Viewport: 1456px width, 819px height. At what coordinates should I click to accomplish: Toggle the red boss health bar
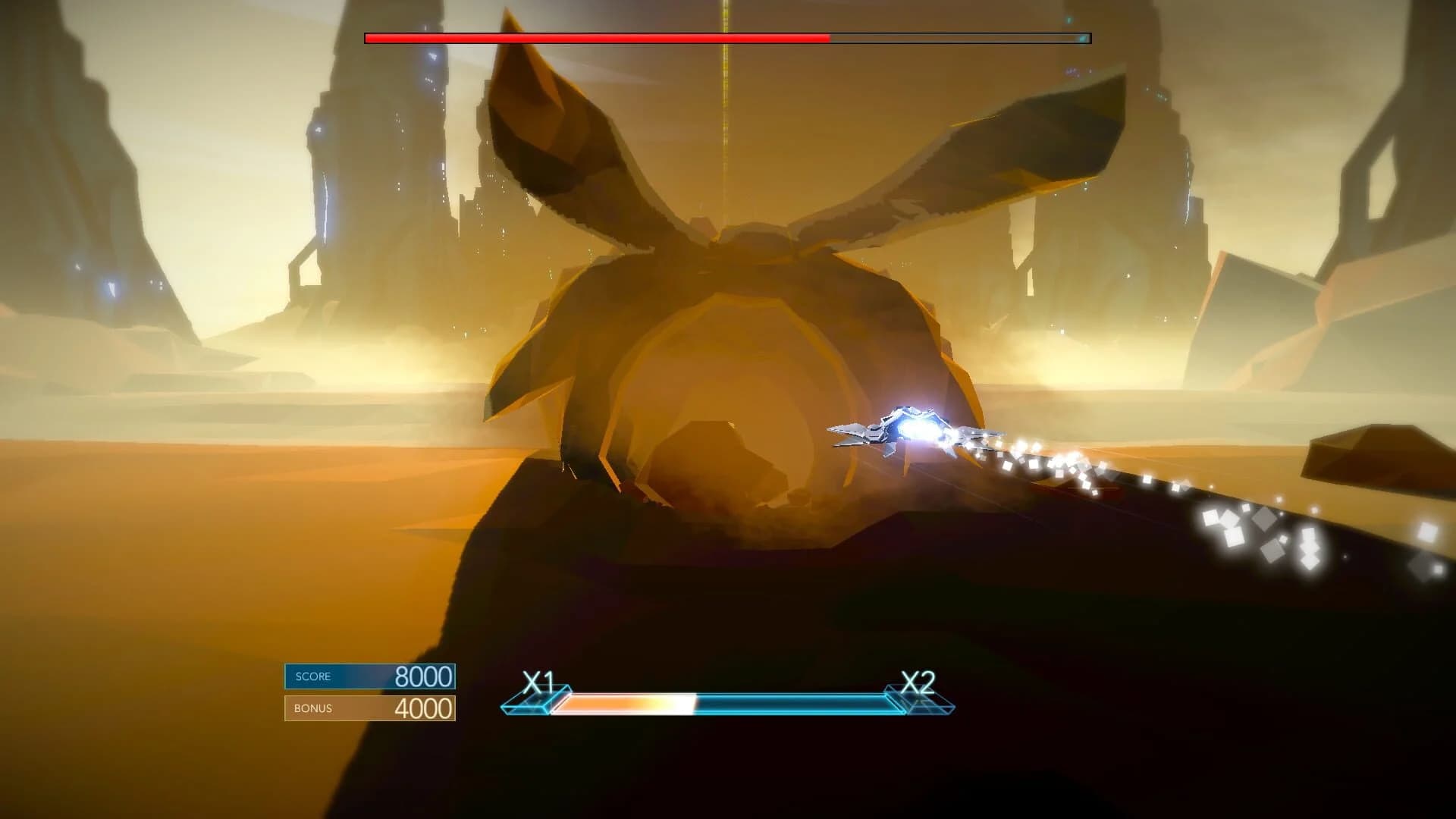tap(591, 35)
